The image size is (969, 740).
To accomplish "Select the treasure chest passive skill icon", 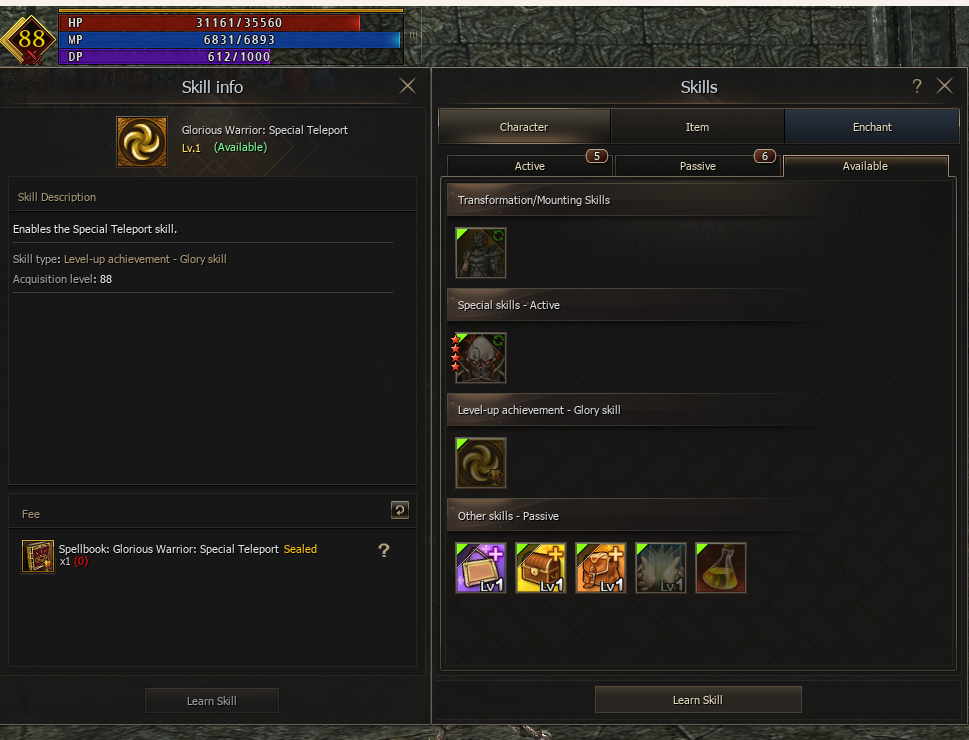I will (541, 568).
